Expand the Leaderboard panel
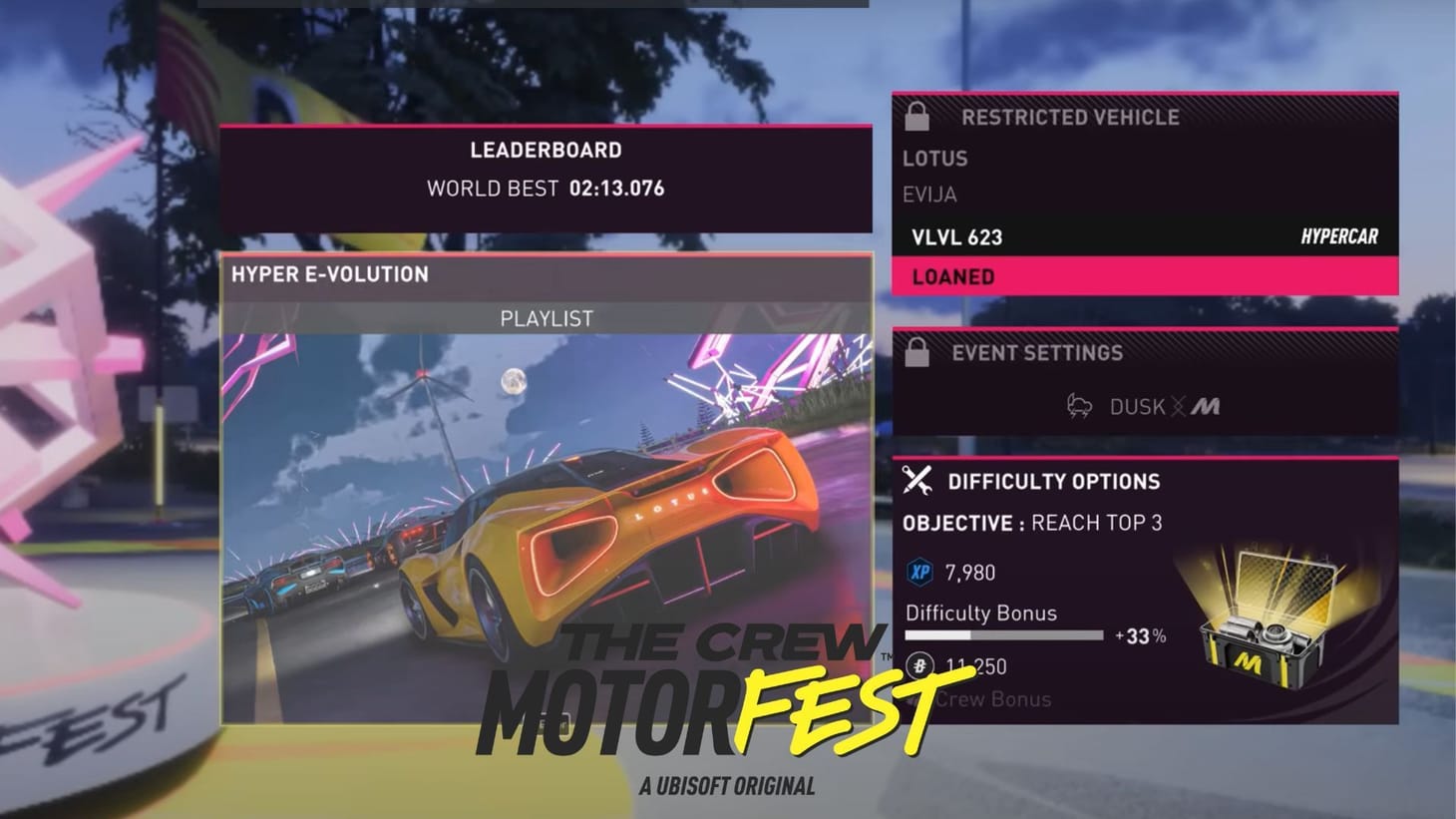Screen dimensions: 1456x819 pyautogui.click(x=546, y=150)
